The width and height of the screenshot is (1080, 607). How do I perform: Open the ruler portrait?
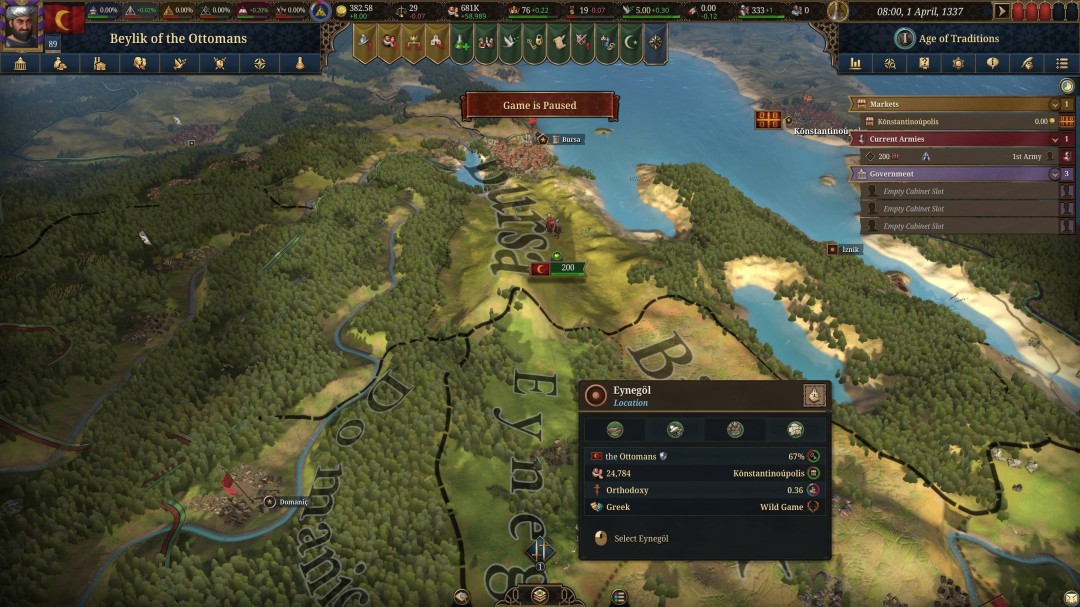click(x=20, y=22)
